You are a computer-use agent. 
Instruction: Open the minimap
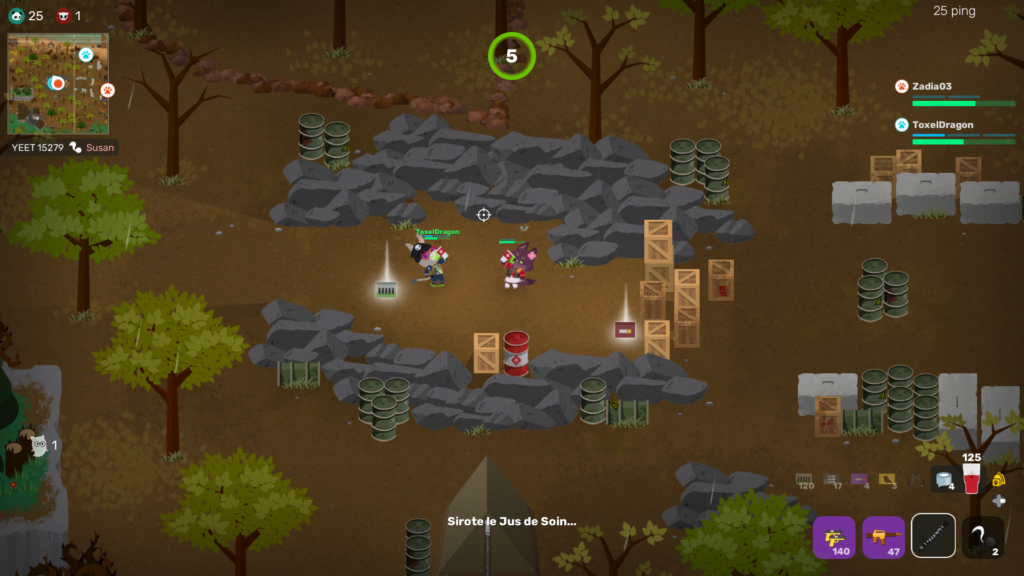point(58,84)
